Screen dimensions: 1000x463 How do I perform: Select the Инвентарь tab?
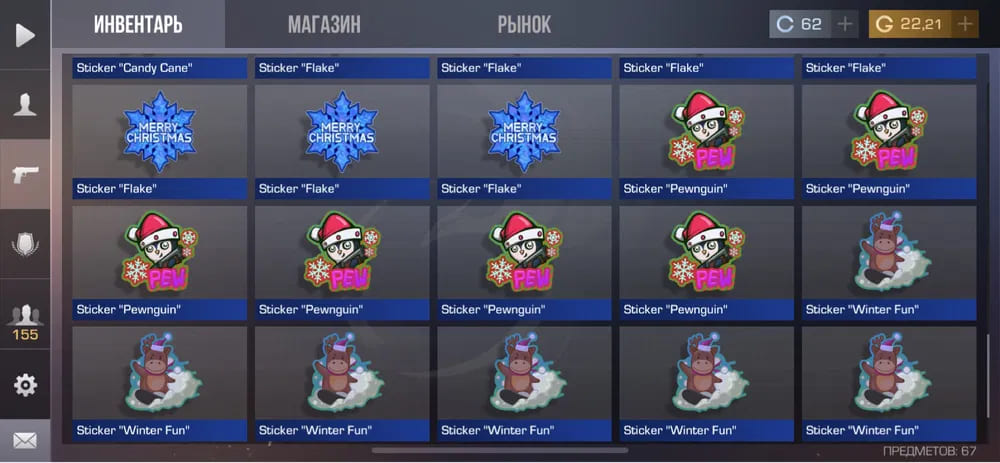[x=138, y=24]
